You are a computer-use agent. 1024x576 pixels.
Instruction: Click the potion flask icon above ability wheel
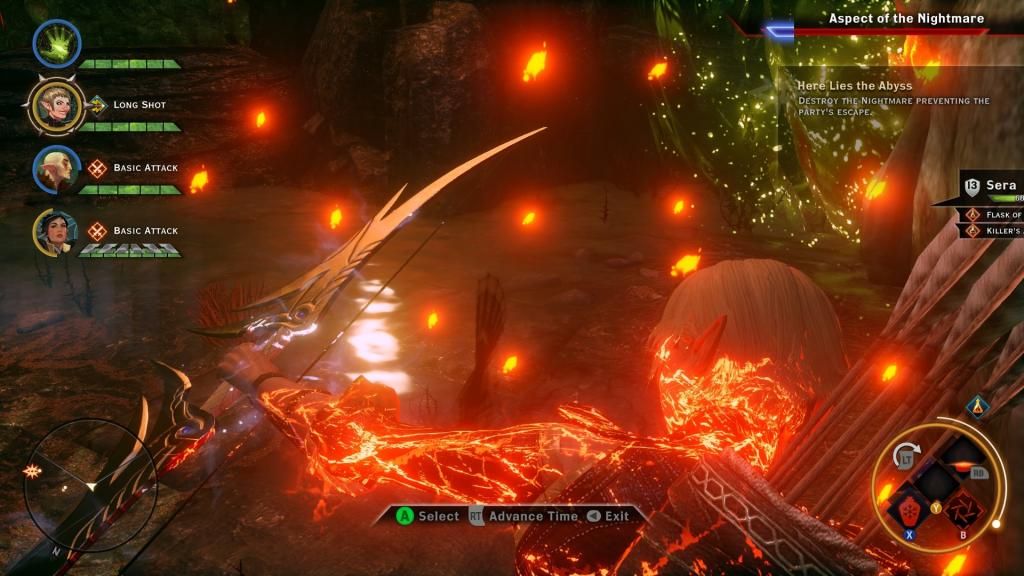pos(979,405)
